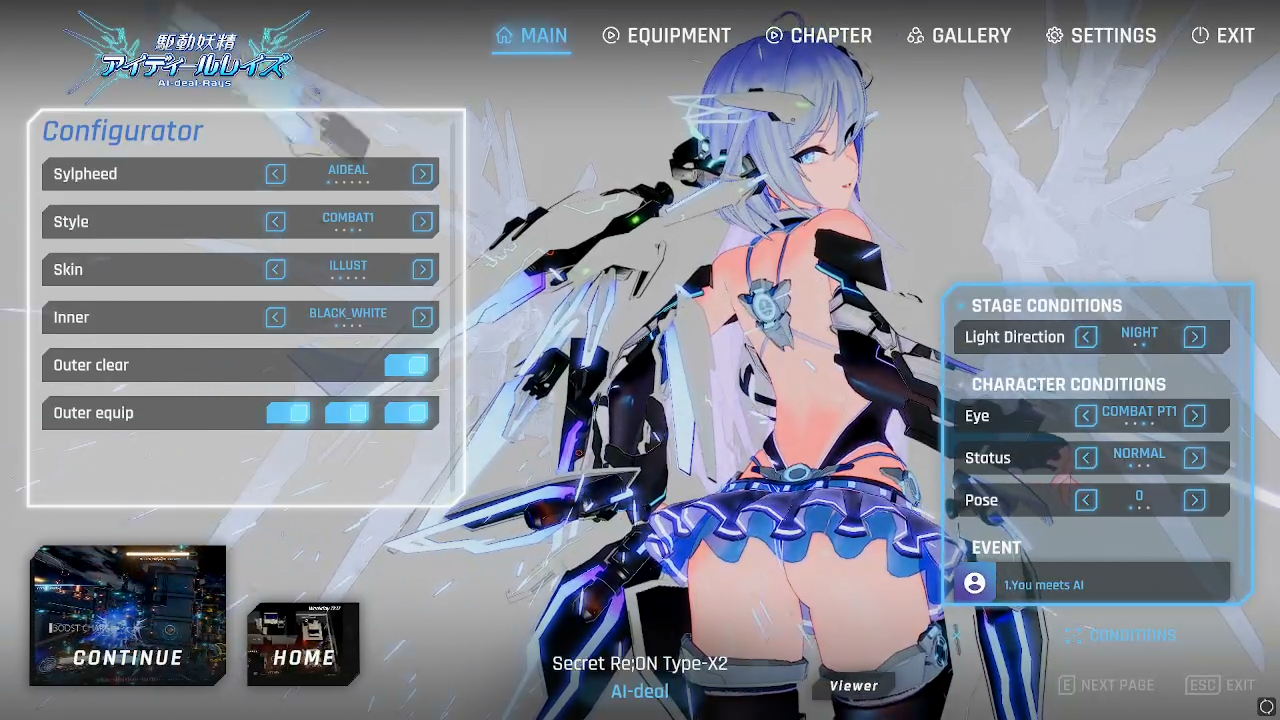Increase Pose number with right arrow
The width and height of the screenshot is (1280, 720).
point(1194,500)
